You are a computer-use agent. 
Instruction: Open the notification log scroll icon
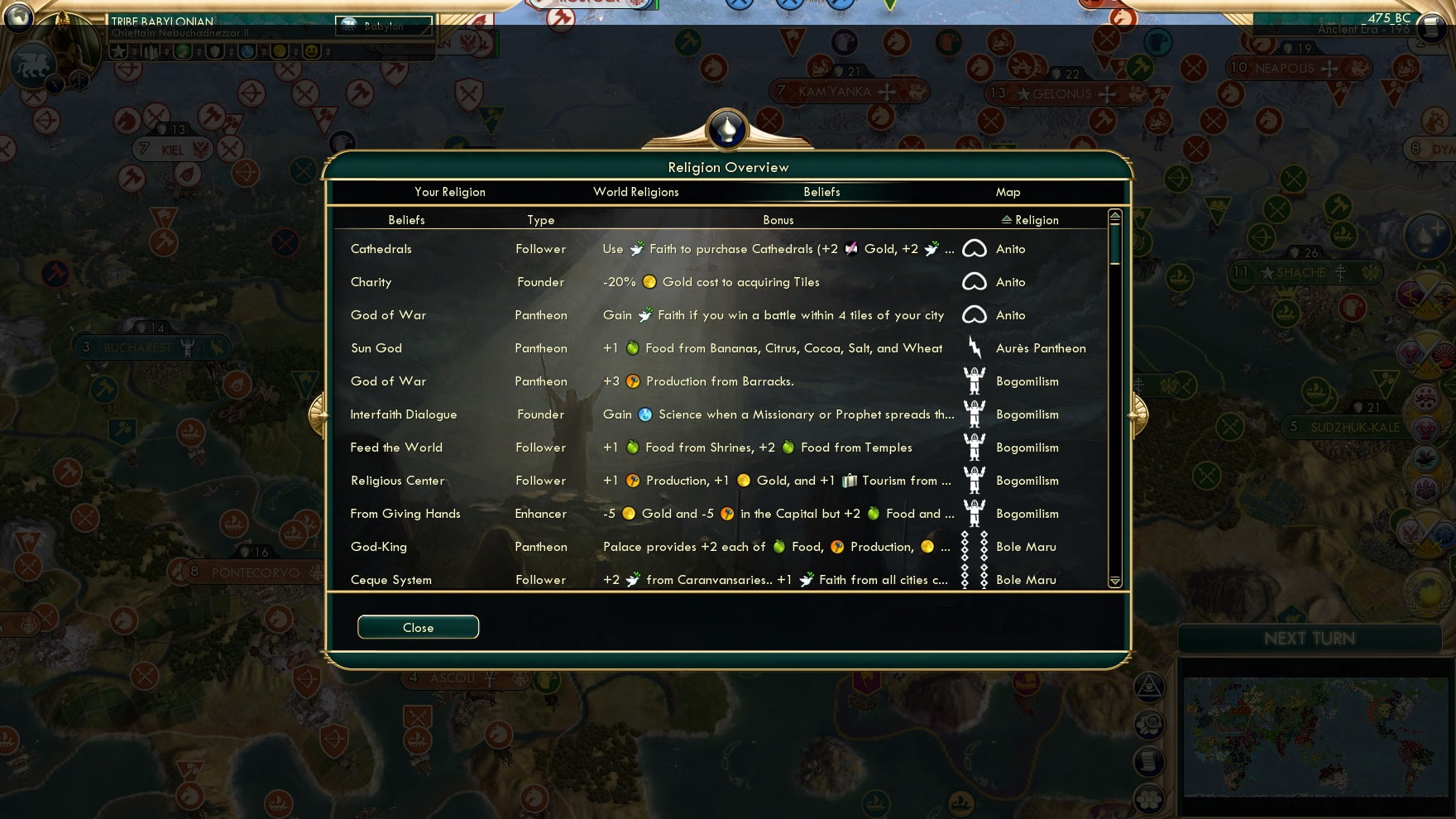pyautogui.click(x=1148, y=761)
